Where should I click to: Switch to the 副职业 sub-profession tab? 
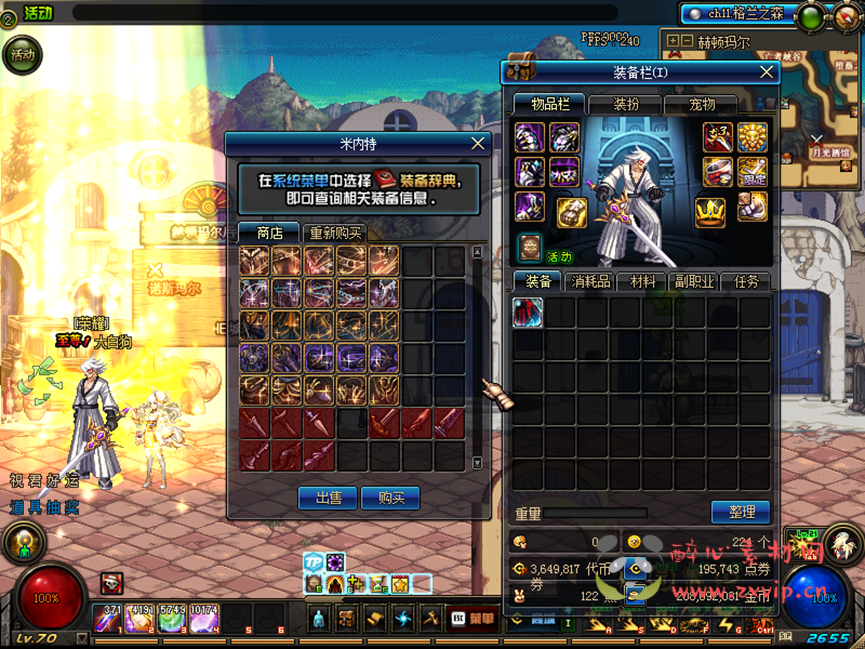coord(694,282)
